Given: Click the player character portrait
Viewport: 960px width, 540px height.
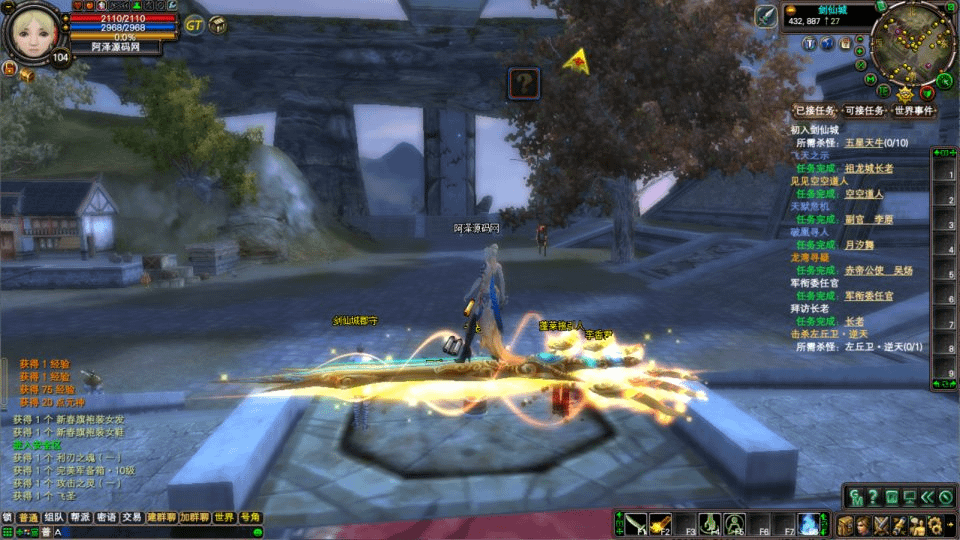Looking at the screenshot, I should 34,32.
